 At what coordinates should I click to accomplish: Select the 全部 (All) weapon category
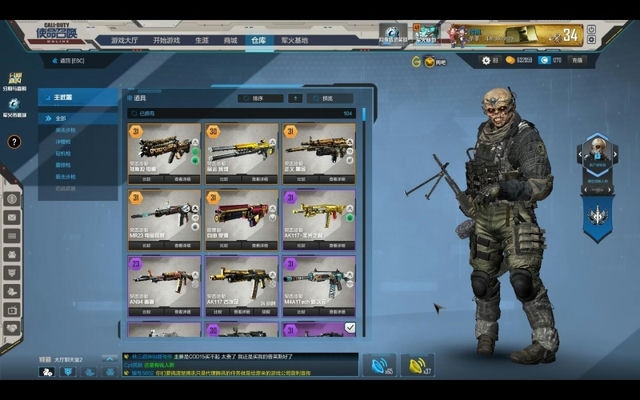(62, 118)
